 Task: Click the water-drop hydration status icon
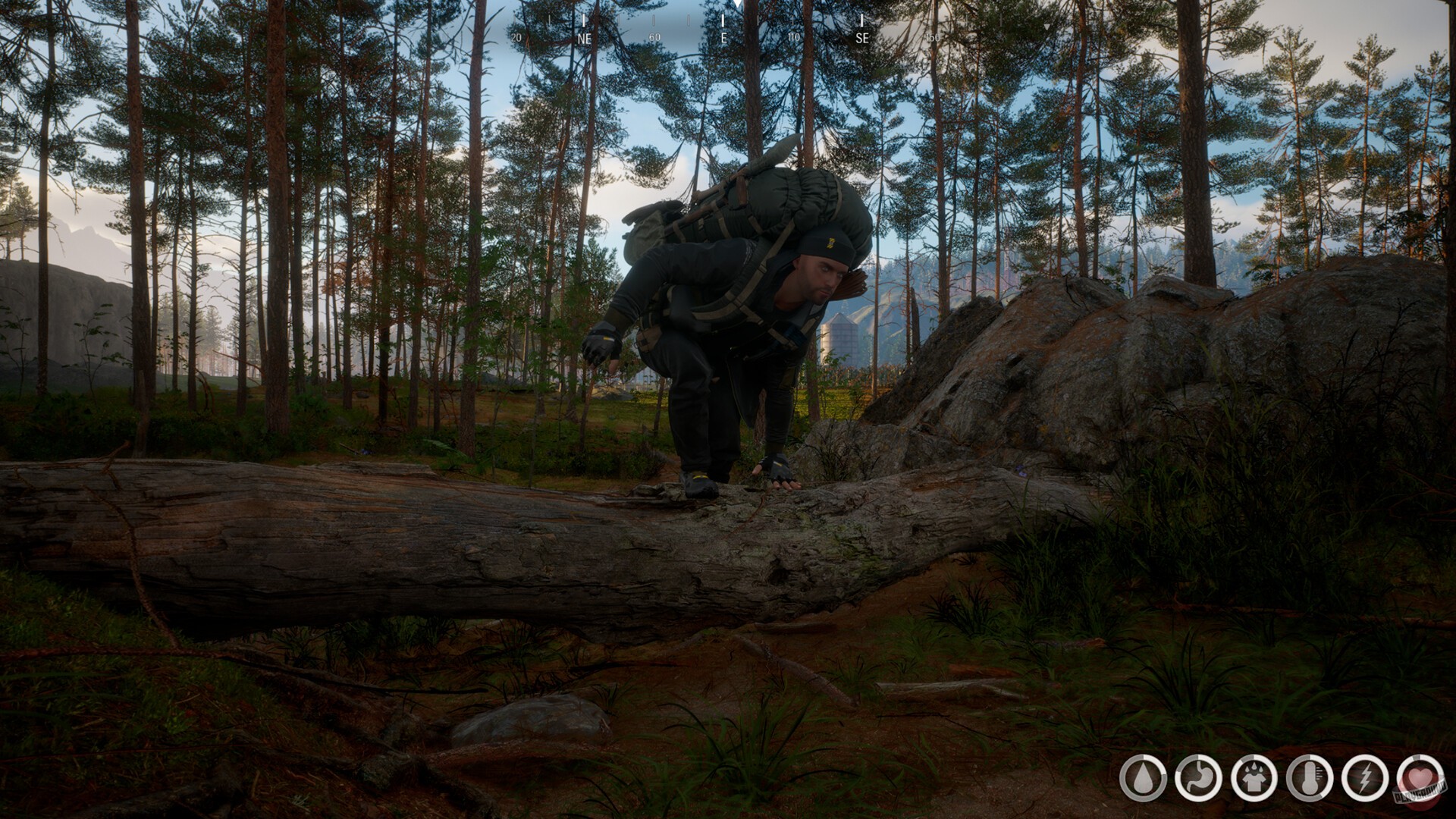1144,778
